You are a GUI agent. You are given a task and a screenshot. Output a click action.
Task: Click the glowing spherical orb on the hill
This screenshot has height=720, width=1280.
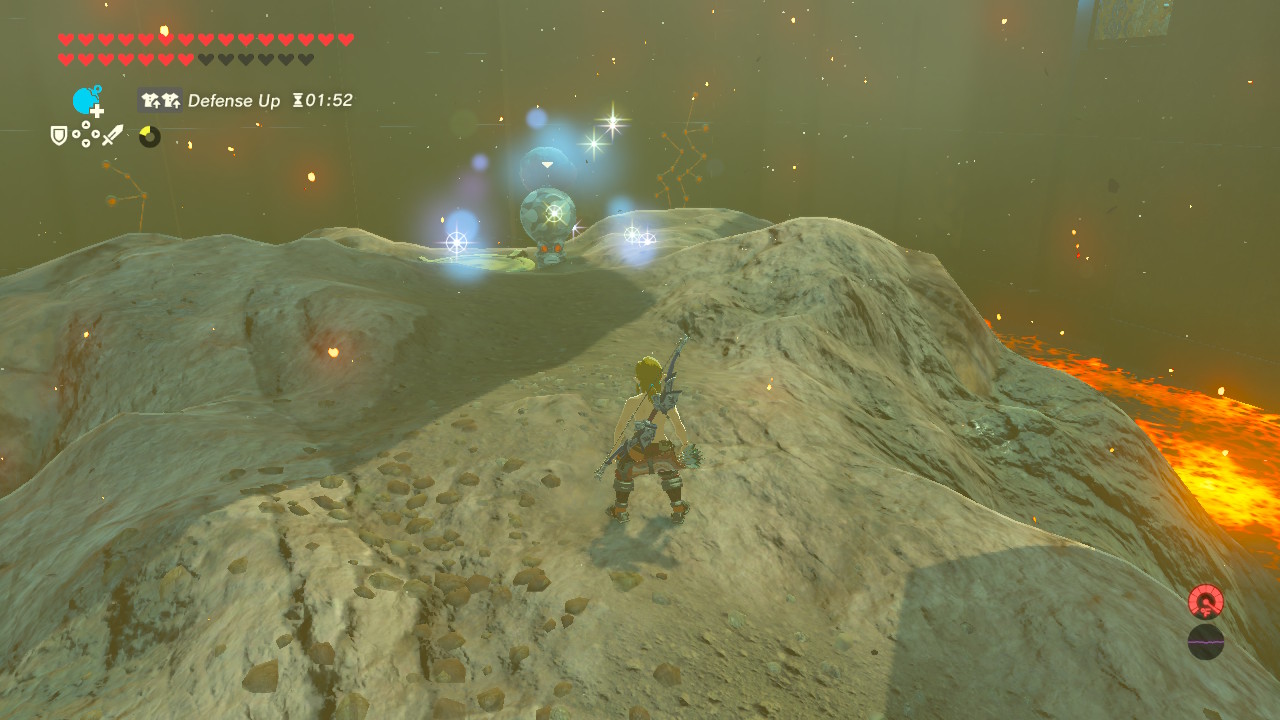click(547, 213)
